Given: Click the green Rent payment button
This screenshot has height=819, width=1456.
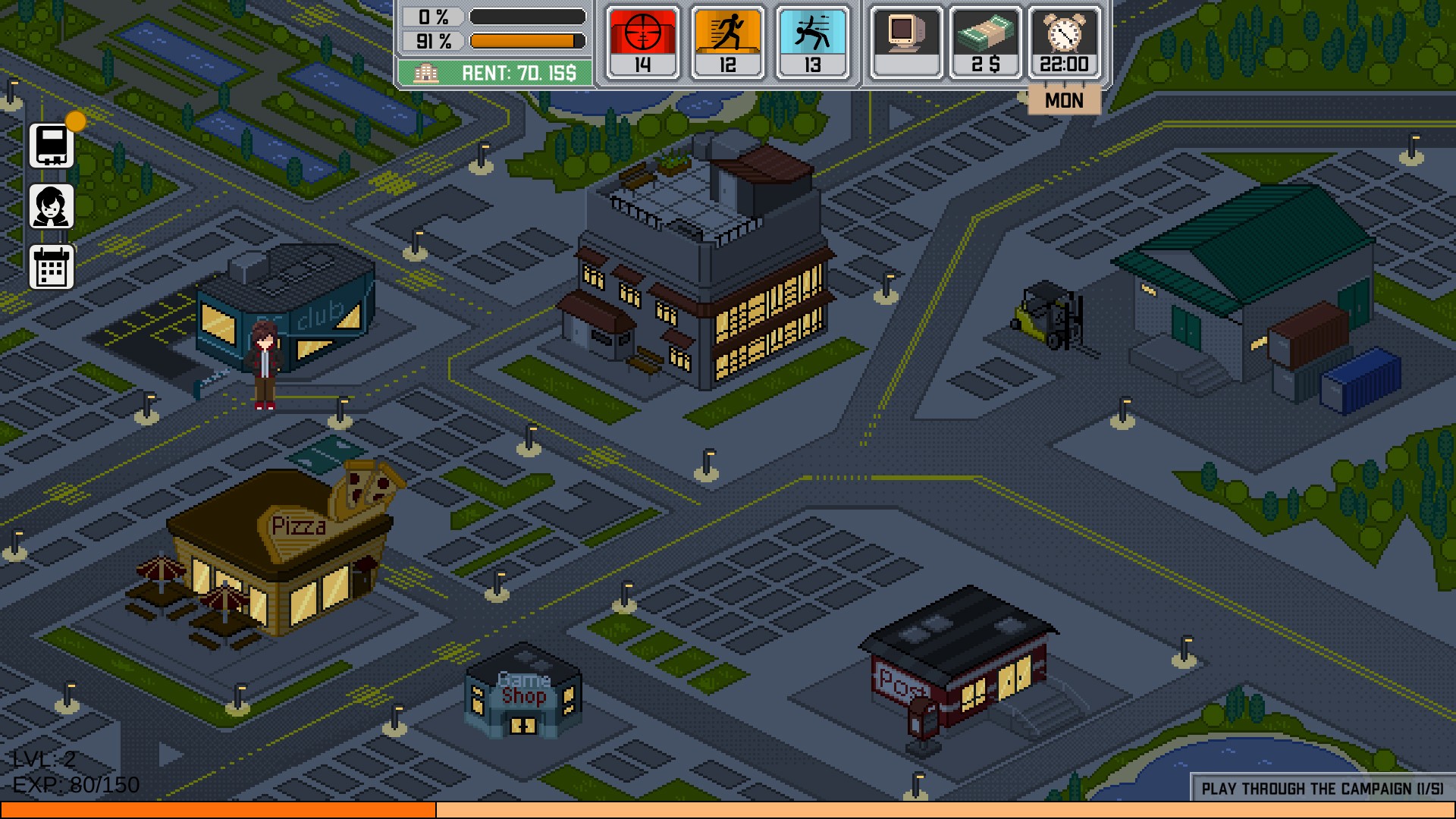Looking at the screenshot, I should [x=495, y=73].
